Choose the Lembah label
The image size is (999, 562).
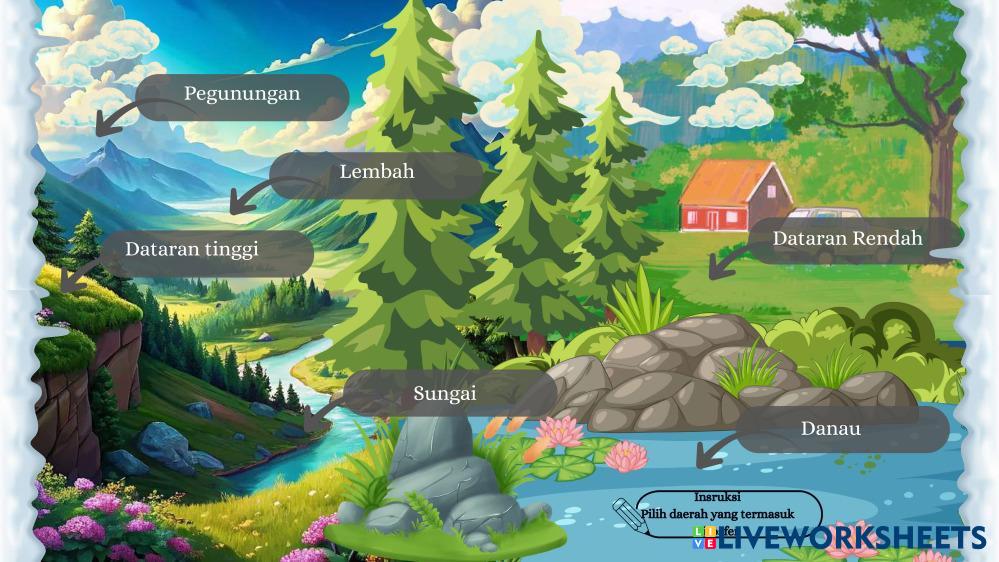[377, 172]
